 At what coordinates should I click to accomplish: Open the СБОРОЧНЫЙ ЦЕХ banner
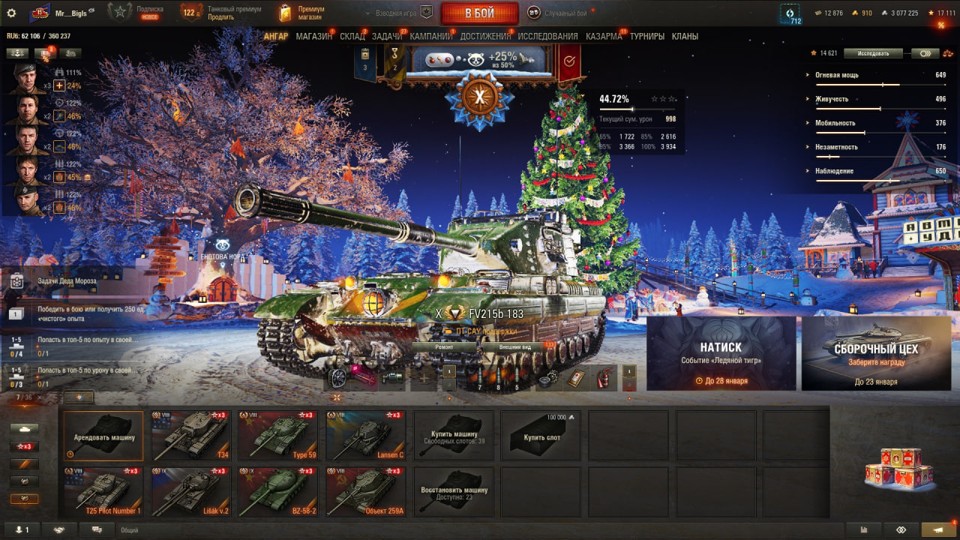pos(875,353)
